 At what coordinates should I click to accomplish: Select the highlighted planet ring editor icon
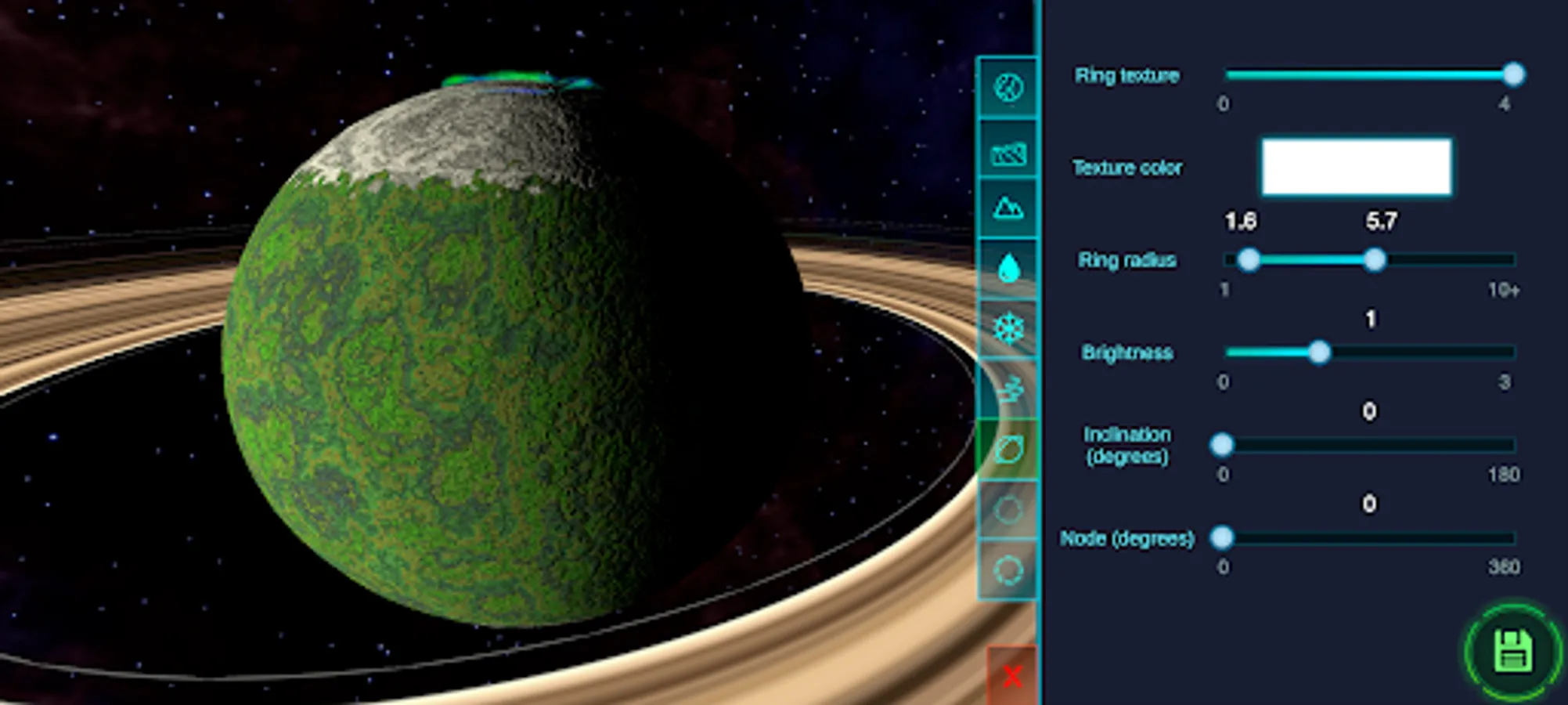tap(1008, 448)
